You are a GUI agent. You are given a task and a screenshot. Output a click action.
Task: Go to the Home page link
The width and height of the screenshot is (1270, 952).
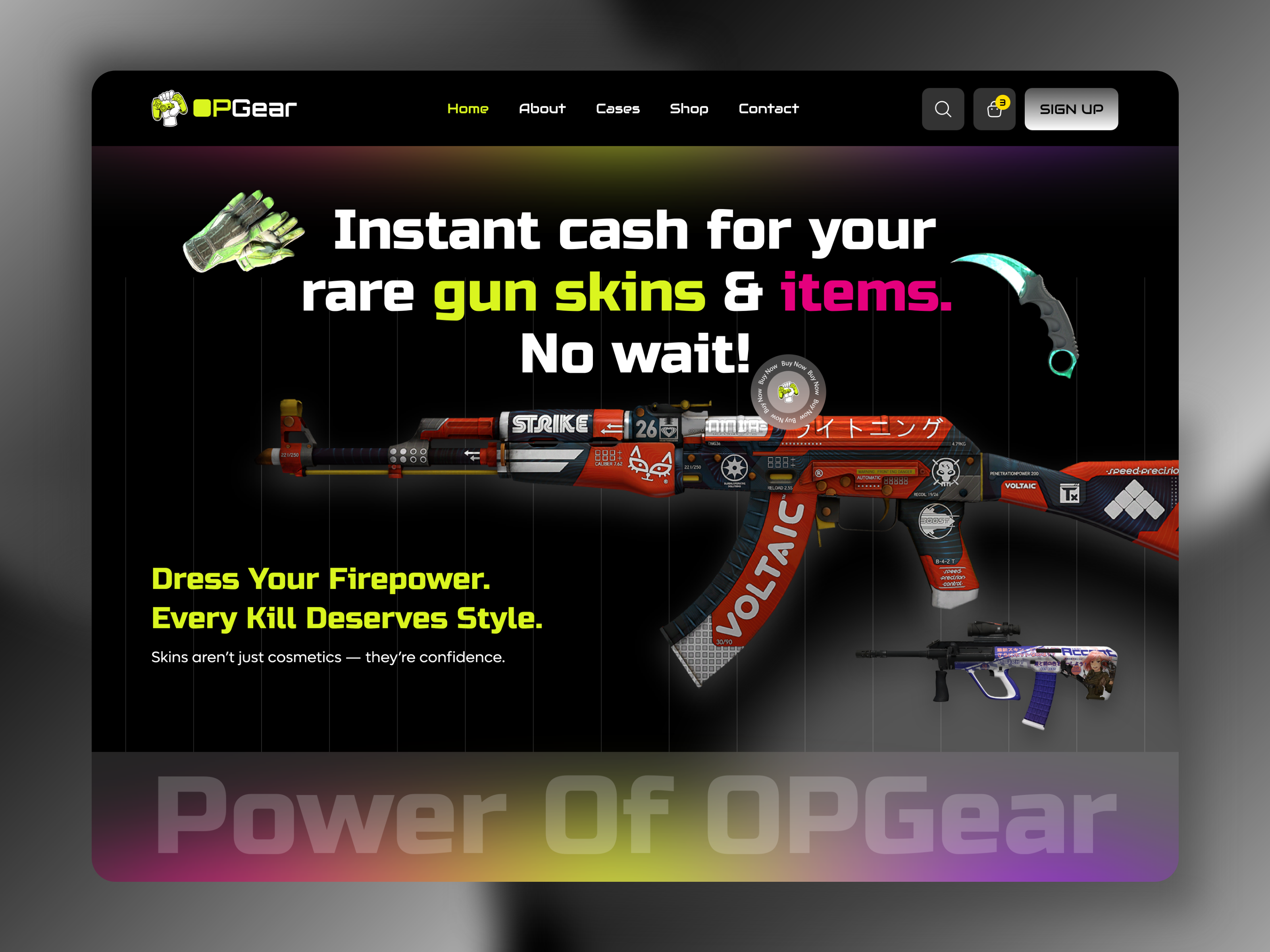tap(468, 108)
